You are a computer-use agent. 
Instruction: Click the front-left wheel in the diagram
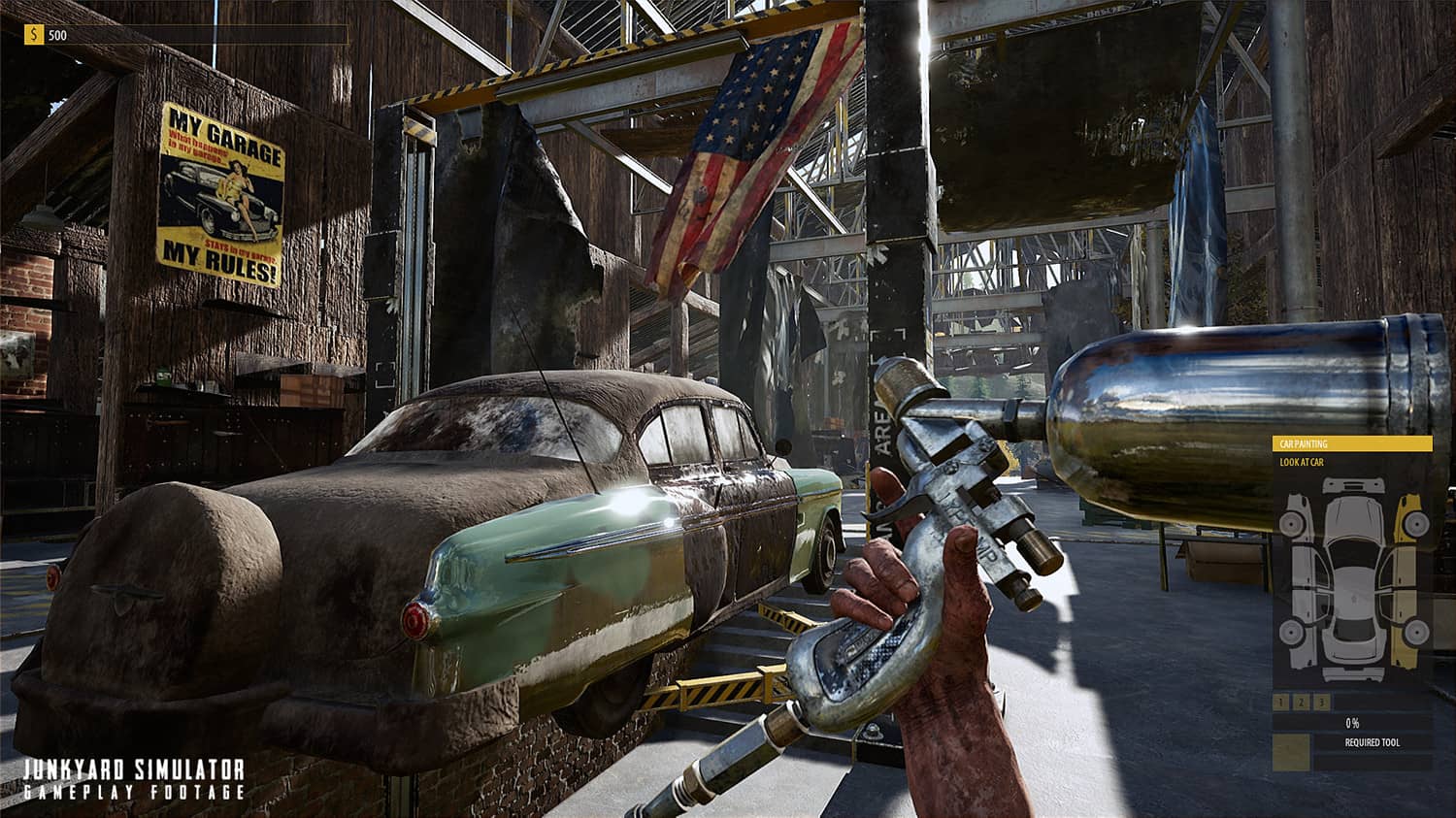pyautogui.click(x=1293, y=522)
